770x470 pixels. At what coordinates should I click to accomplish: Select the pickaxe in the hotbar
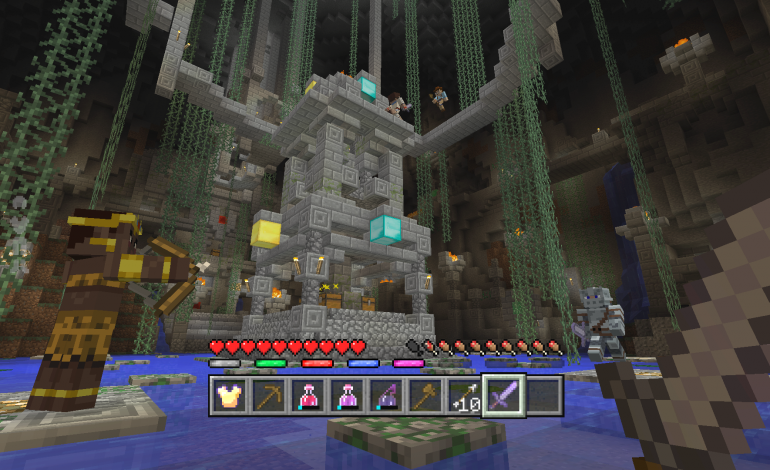pos(268,396)
